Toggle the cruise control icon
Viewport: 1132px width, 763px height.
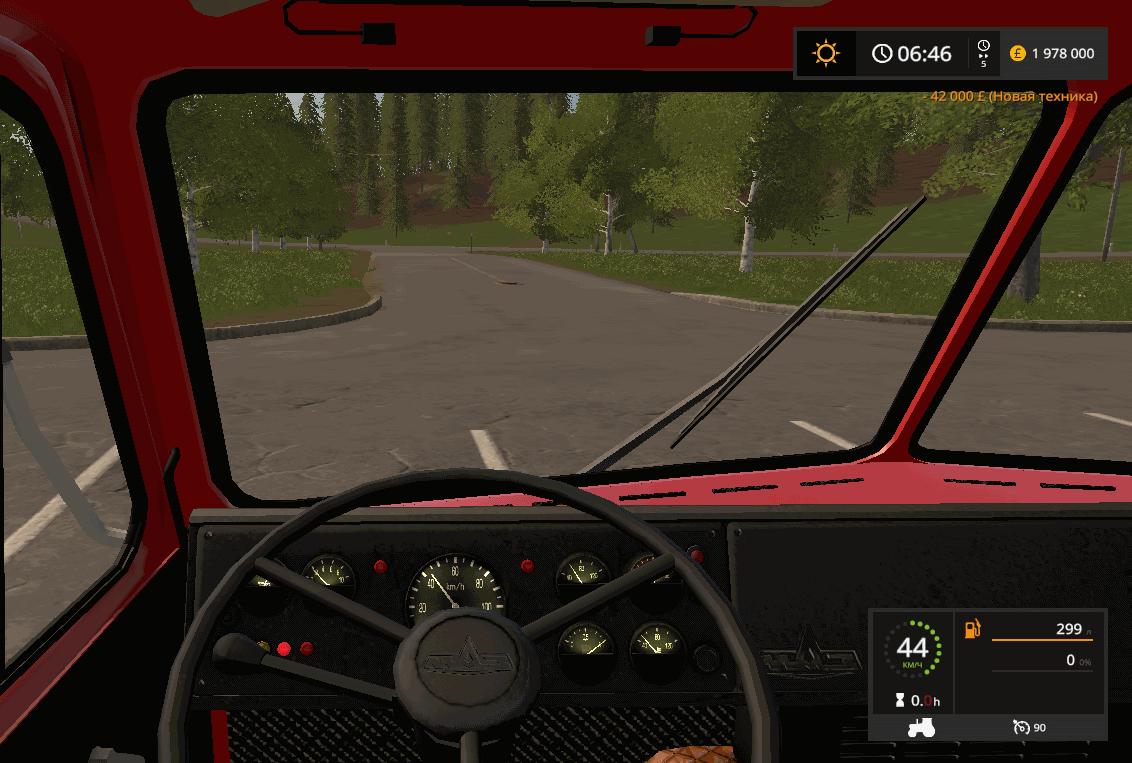[1021, 727]
